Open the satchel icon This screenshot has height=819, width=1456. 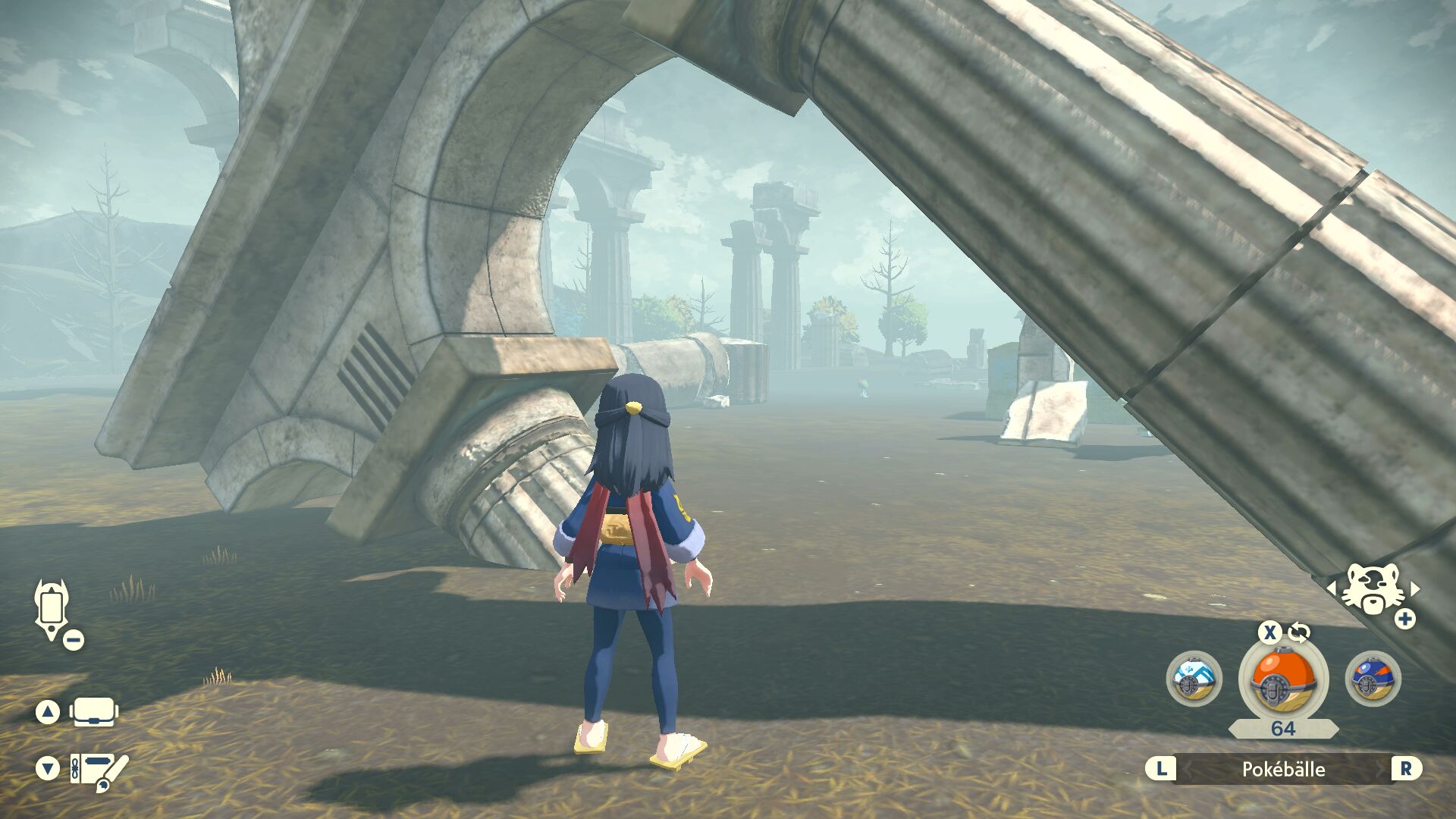click(94, 712)
